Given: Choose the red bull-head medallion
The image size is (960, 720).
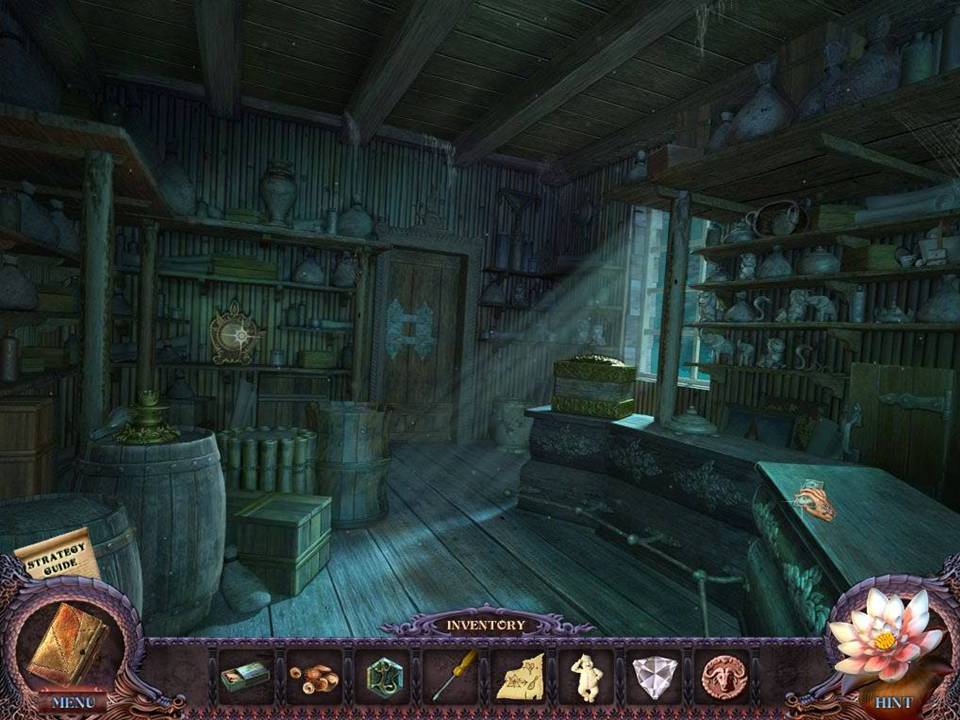Looking at the screenshot, I should coord(723,677).
